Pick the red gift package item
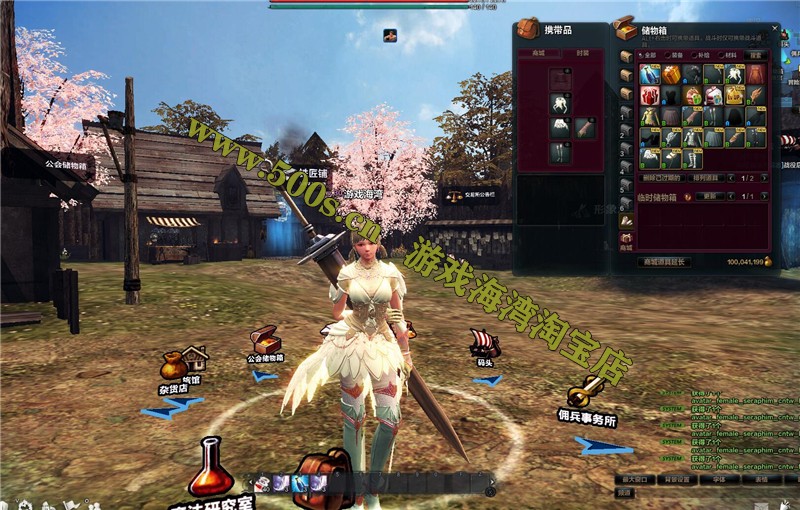 (650, 95)
